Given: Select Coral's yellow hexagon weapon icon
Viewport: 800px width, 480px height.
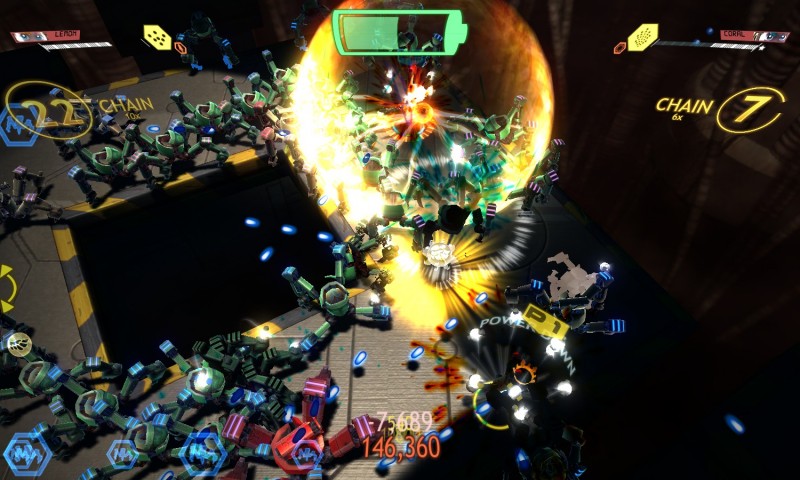Looking at the screenshot, I should [x=642, y=38].
